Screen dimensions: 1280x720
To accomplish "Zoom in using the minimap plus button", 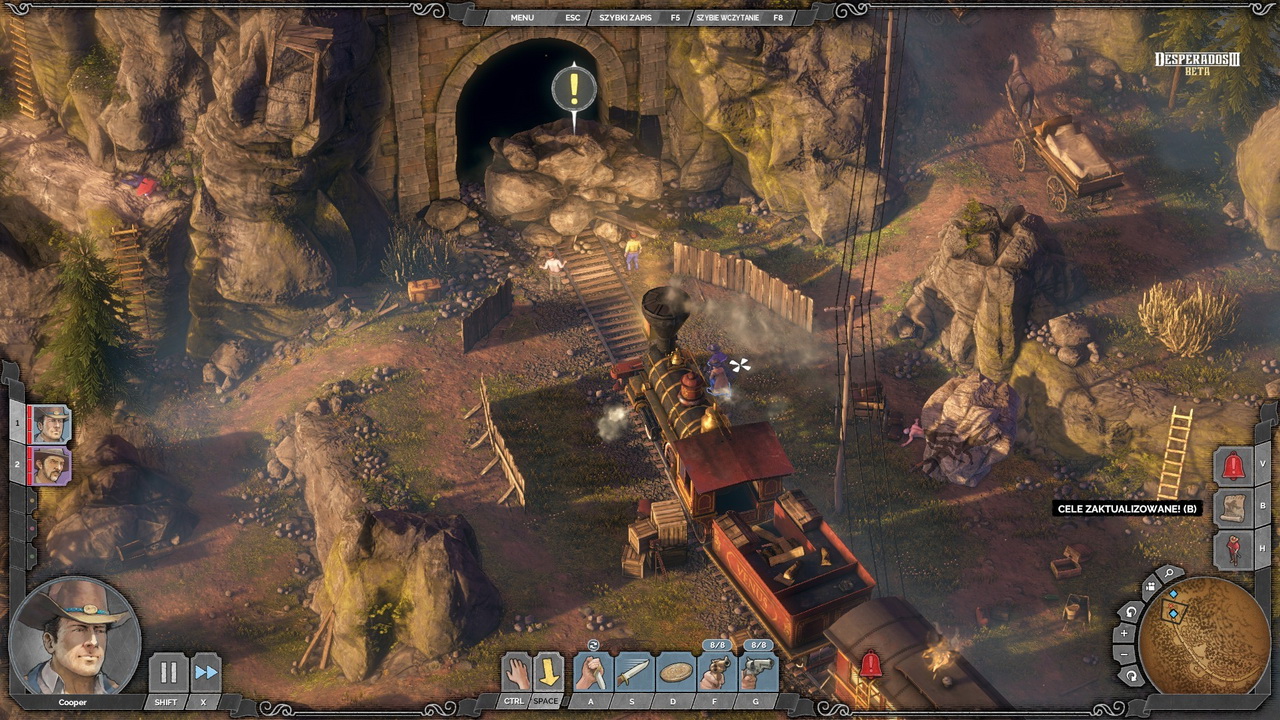I will (x=1125, y=633).
